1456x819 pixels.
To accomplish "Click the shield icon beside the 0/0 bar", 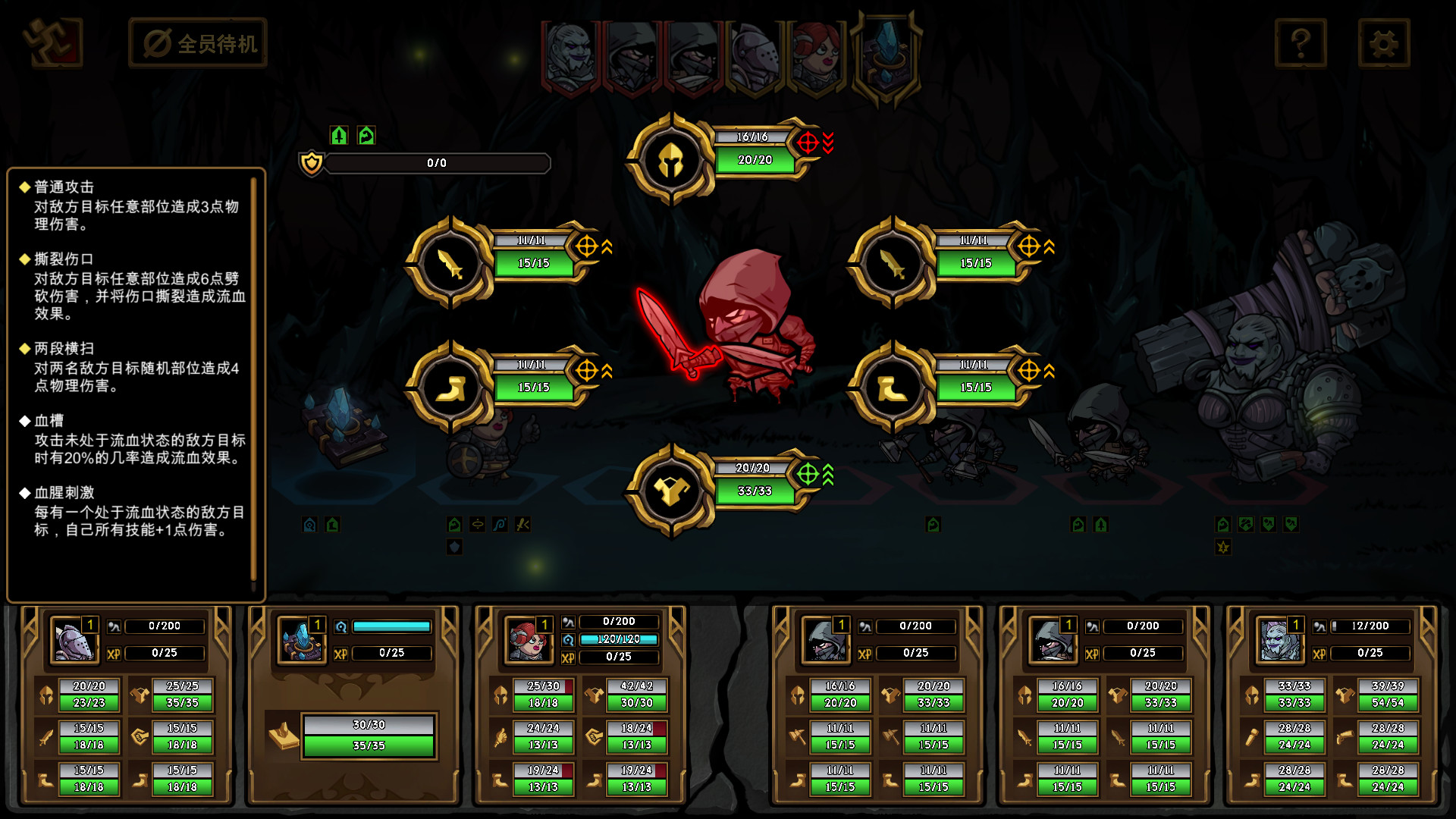I will [x=312, y=163].
